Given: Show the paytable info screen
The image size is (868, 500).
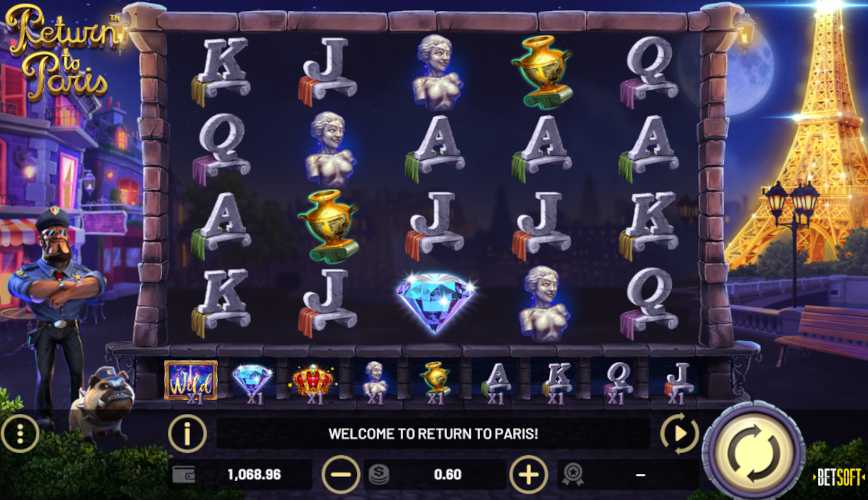Looking at the screenshot, I should [187, 433].
